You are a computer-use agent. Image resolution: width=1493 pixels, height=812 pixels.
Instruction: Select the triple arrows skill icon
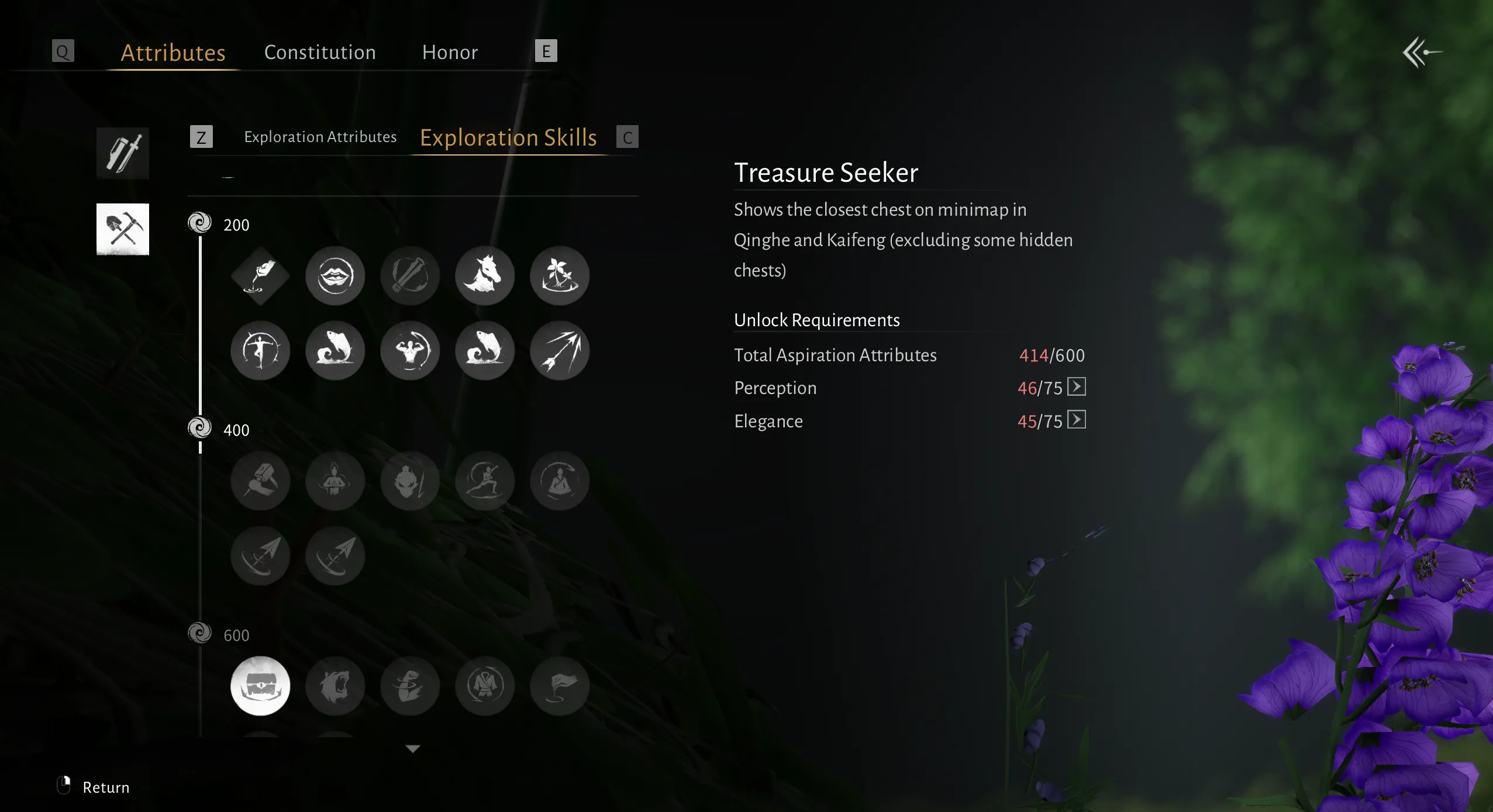point(560,350)
